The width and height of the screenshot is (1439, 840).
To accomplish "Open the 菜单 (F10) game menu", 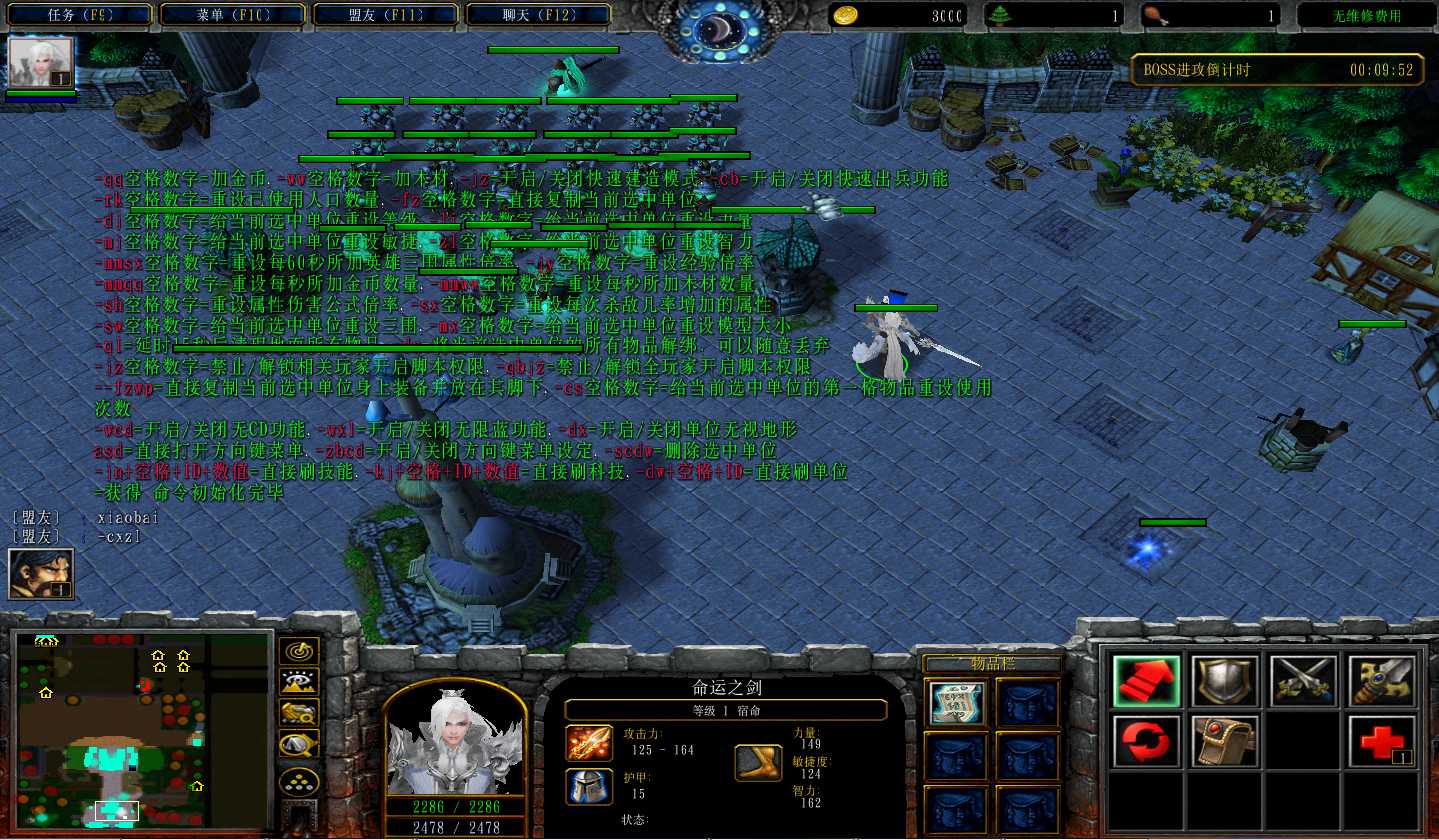I will pos(233,15).
